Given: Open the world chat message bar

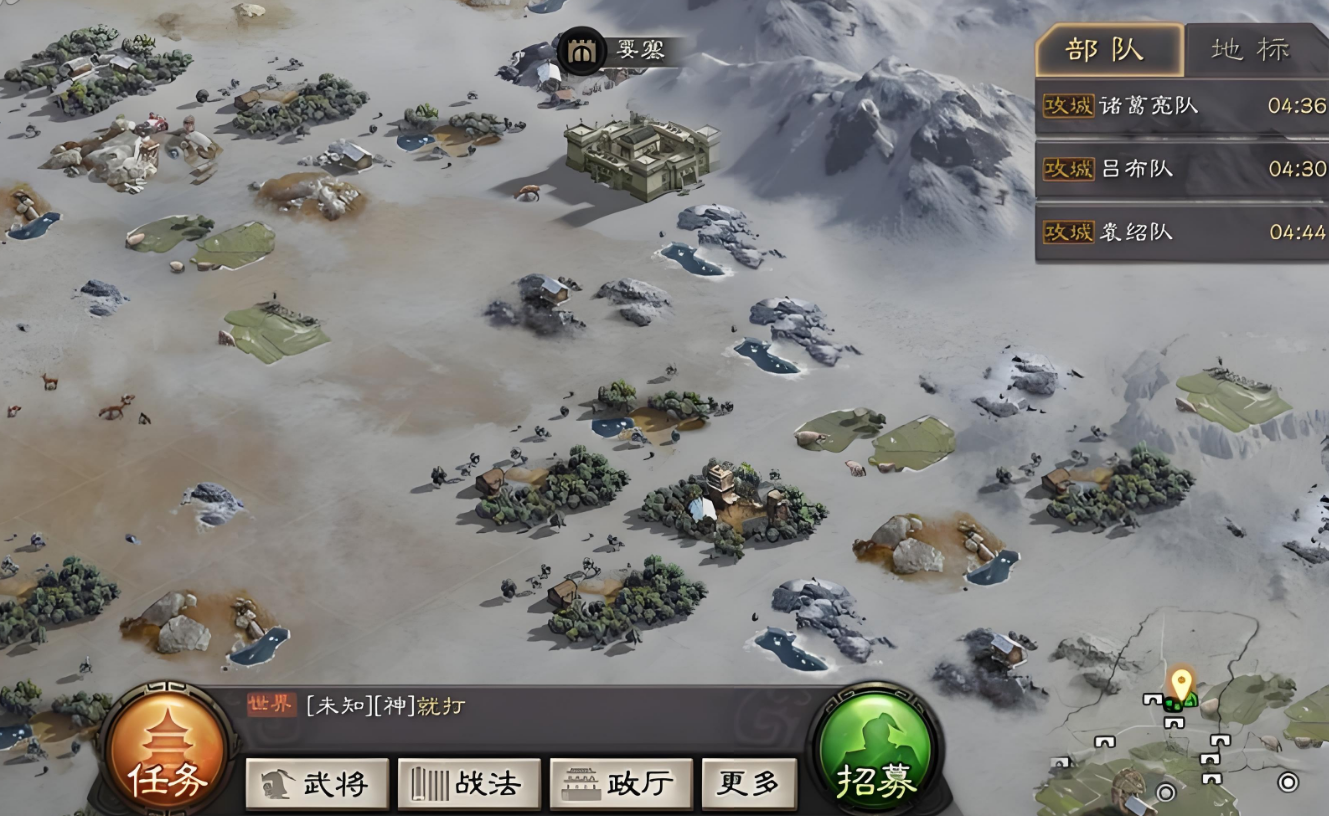Looking at the screenshot, I should (520, 707).
